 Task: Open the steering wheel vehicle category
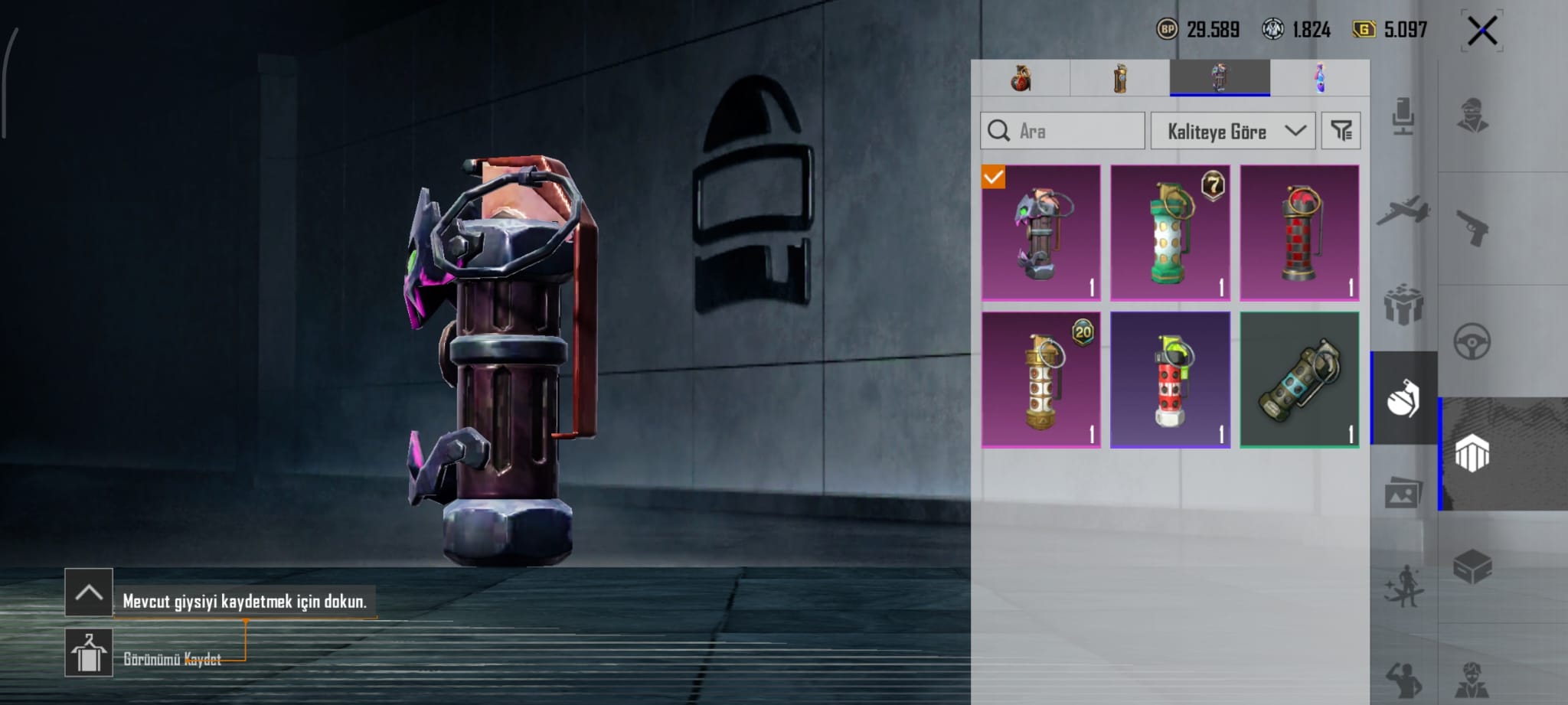1472,341
